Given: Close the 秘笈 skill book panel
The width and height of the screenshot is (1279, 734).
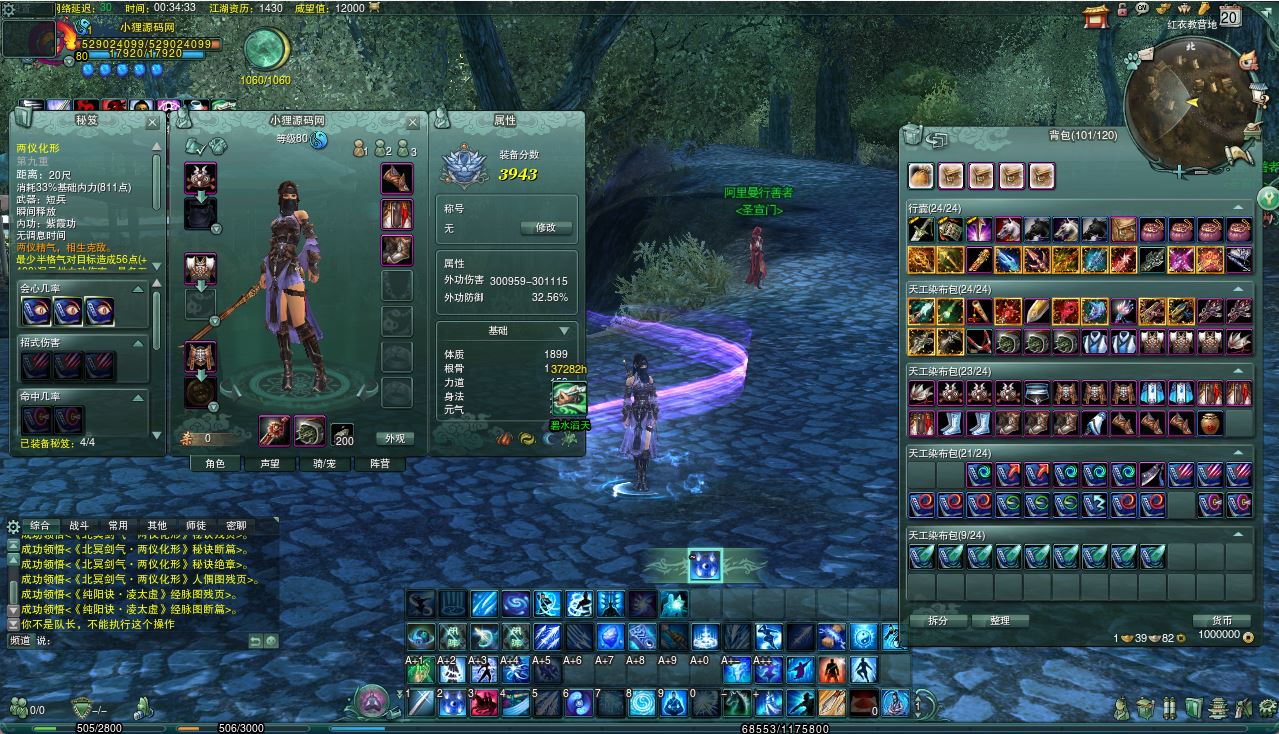Looking at the screenshot, I should pos(152,122).
